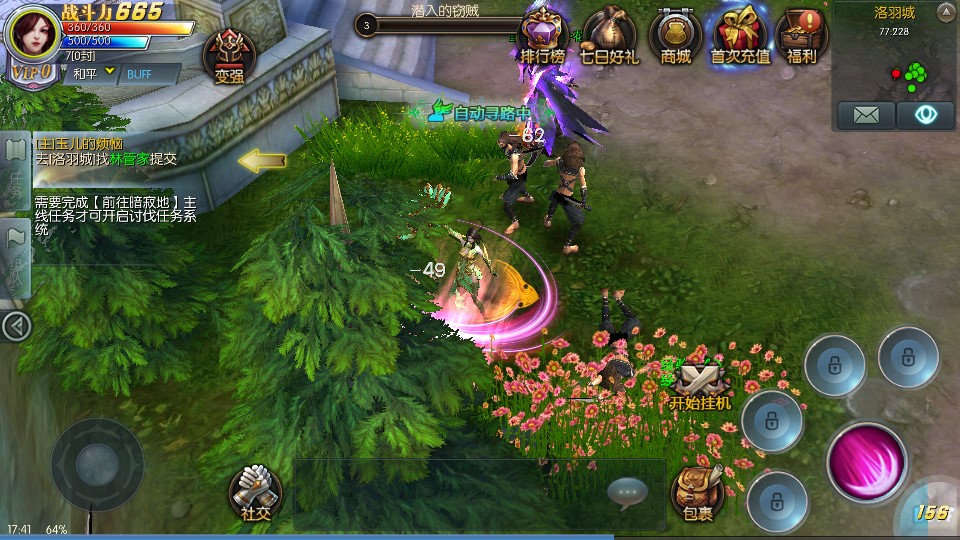Activate the pink slash attack skill
Image resolution: width=960 pixels, height=540 pixels.
[866, 462]
